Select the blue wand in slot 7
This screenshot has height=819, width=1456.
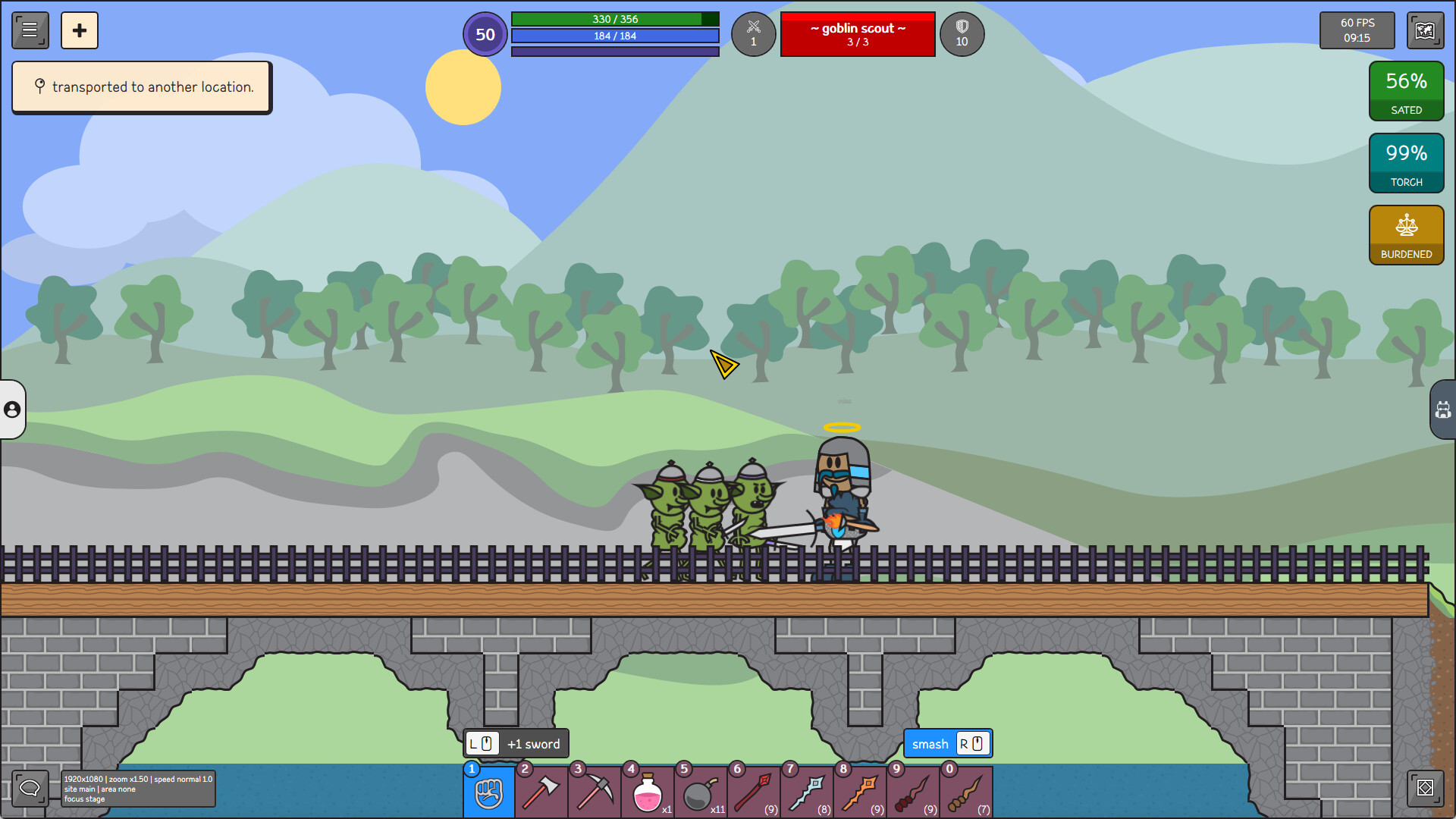(x=807, y=791)
